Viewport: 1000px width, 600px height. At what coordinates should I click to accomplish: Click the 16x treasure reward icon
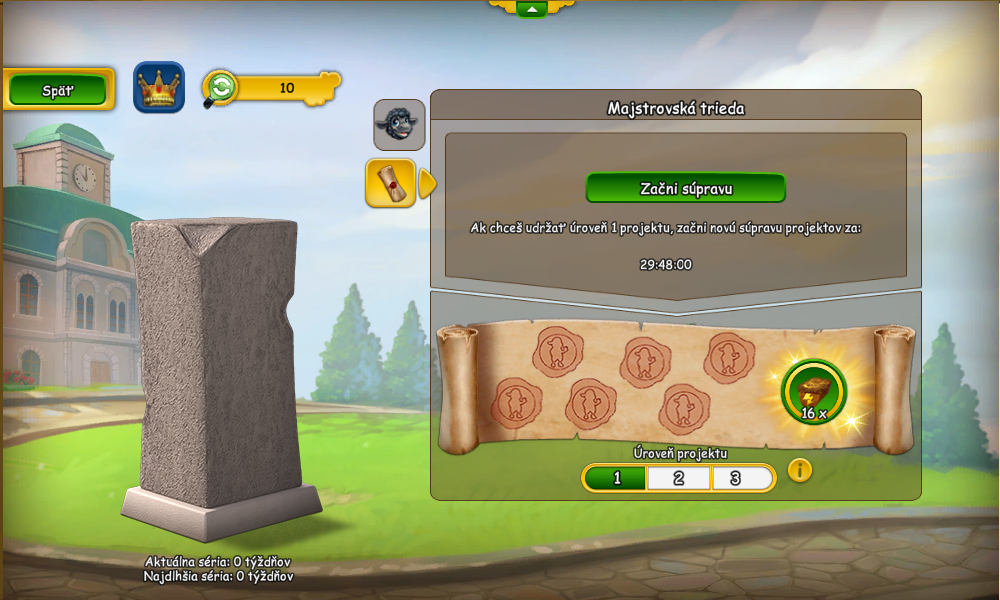pos(813,391)
